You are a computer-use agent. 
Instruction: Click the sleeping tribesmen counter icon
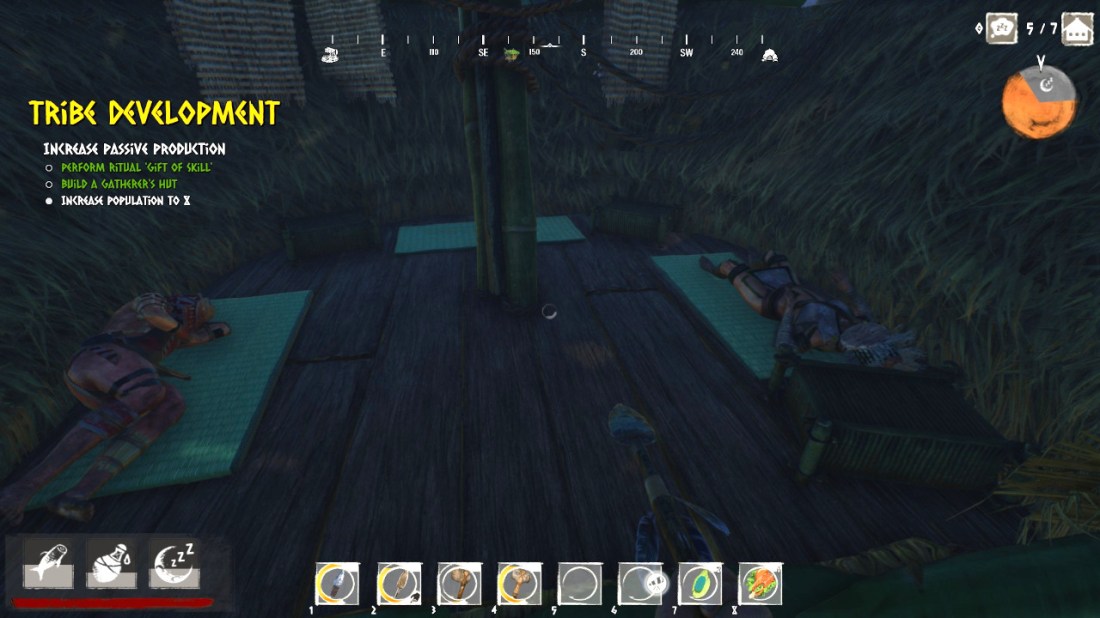[x=1002, y=28]
